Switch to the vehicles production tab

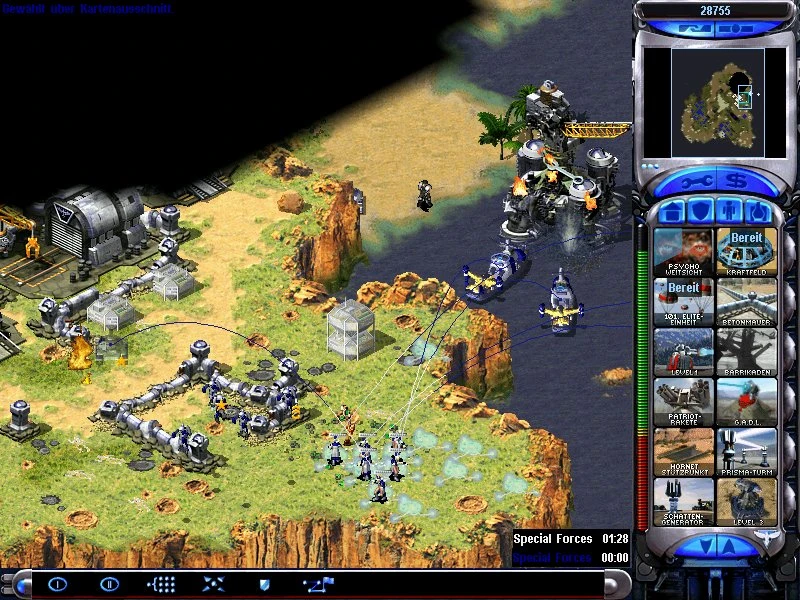tap(759, 212)
